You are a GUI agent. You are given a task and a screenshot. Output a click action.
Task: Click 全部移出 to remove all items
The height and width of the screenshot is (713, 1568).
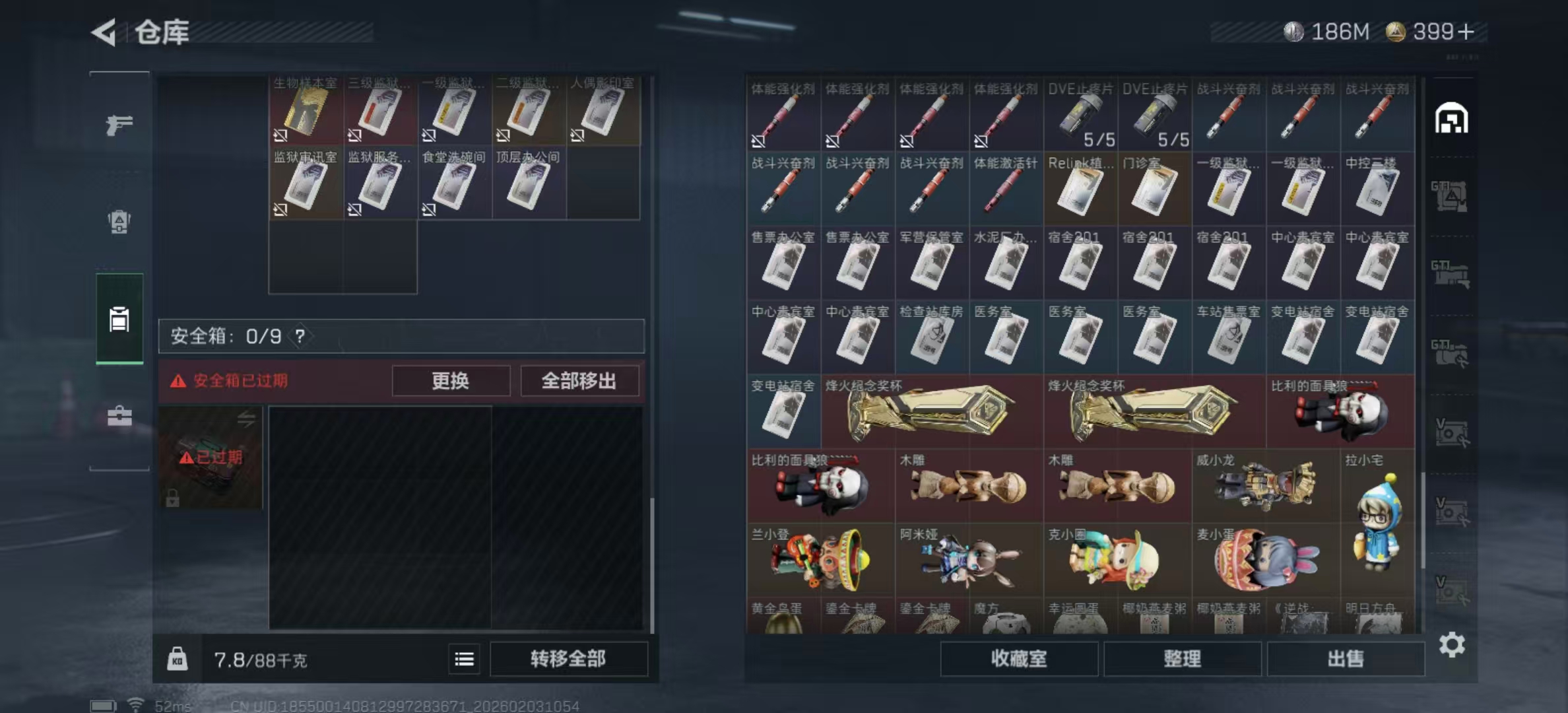click(x=580, y=381)
